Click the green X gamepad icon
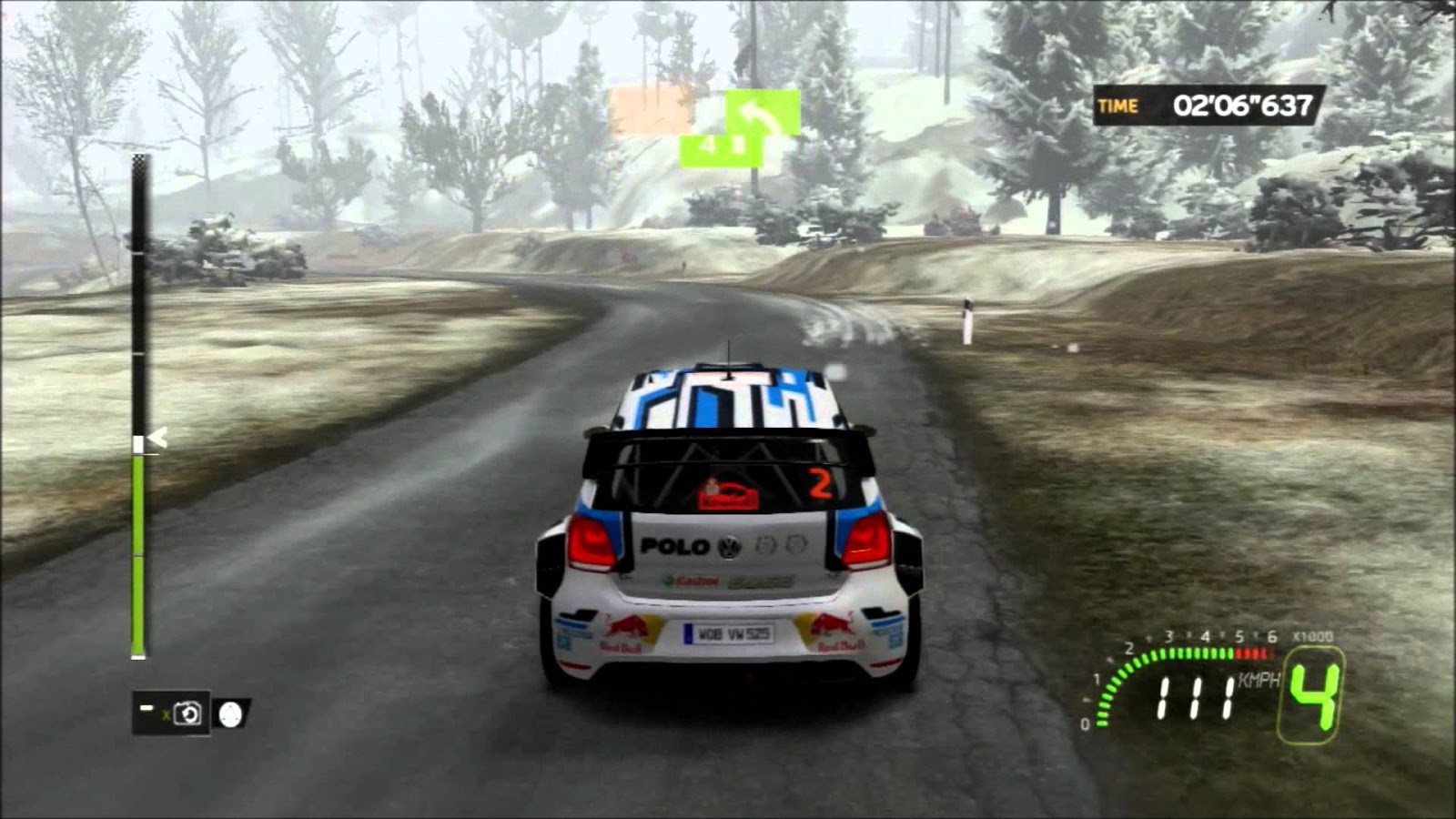Viewport: 1456px width, 819px height. pyautogui.click(x=167, y=715)
